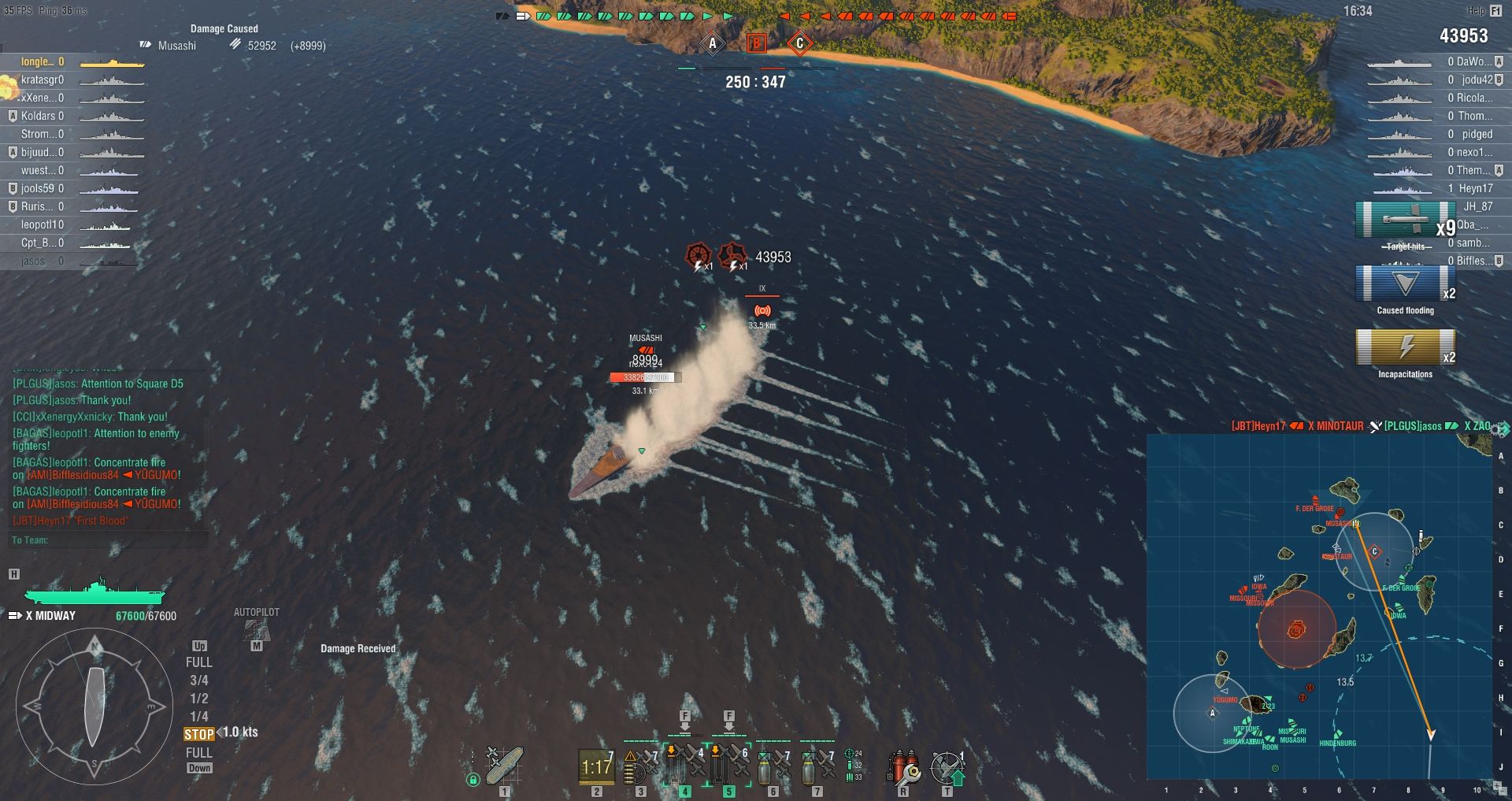Select player kratasgr in the team list
This screenshot has height=801, width=1512.
click(x=43, y=80)
